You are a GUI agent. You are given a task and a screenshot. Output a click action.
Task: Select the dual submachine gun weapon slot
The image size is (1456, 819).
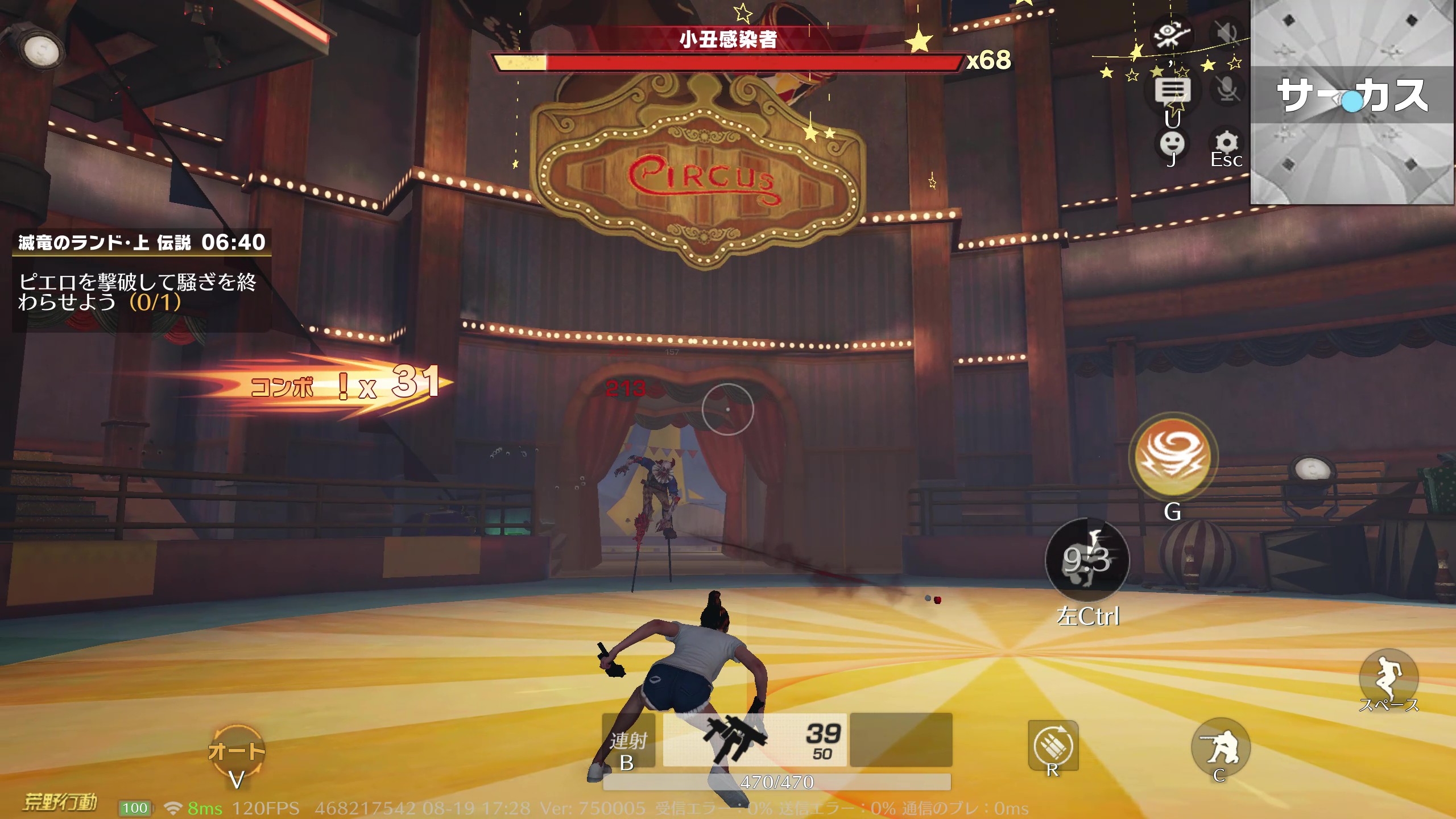click(754, 739)
